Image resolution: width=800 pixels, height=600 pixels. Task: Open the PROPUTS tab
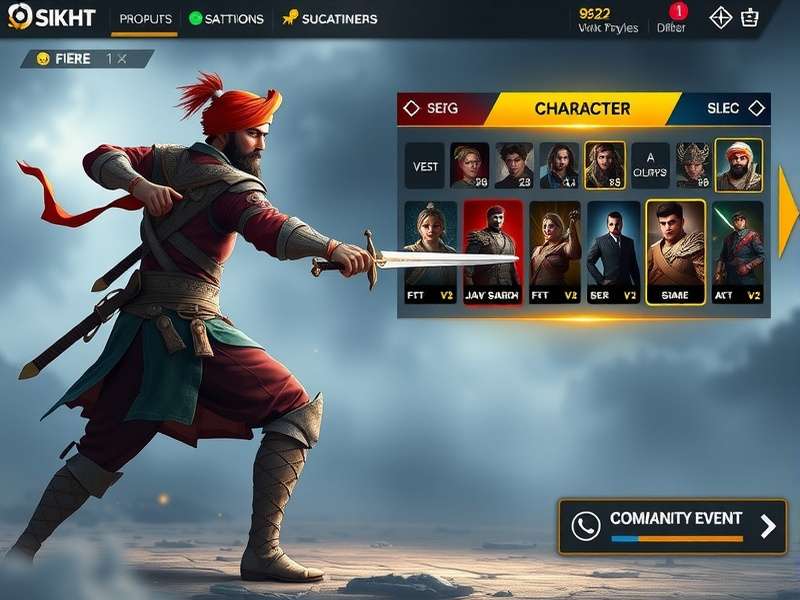coord(145,19)
